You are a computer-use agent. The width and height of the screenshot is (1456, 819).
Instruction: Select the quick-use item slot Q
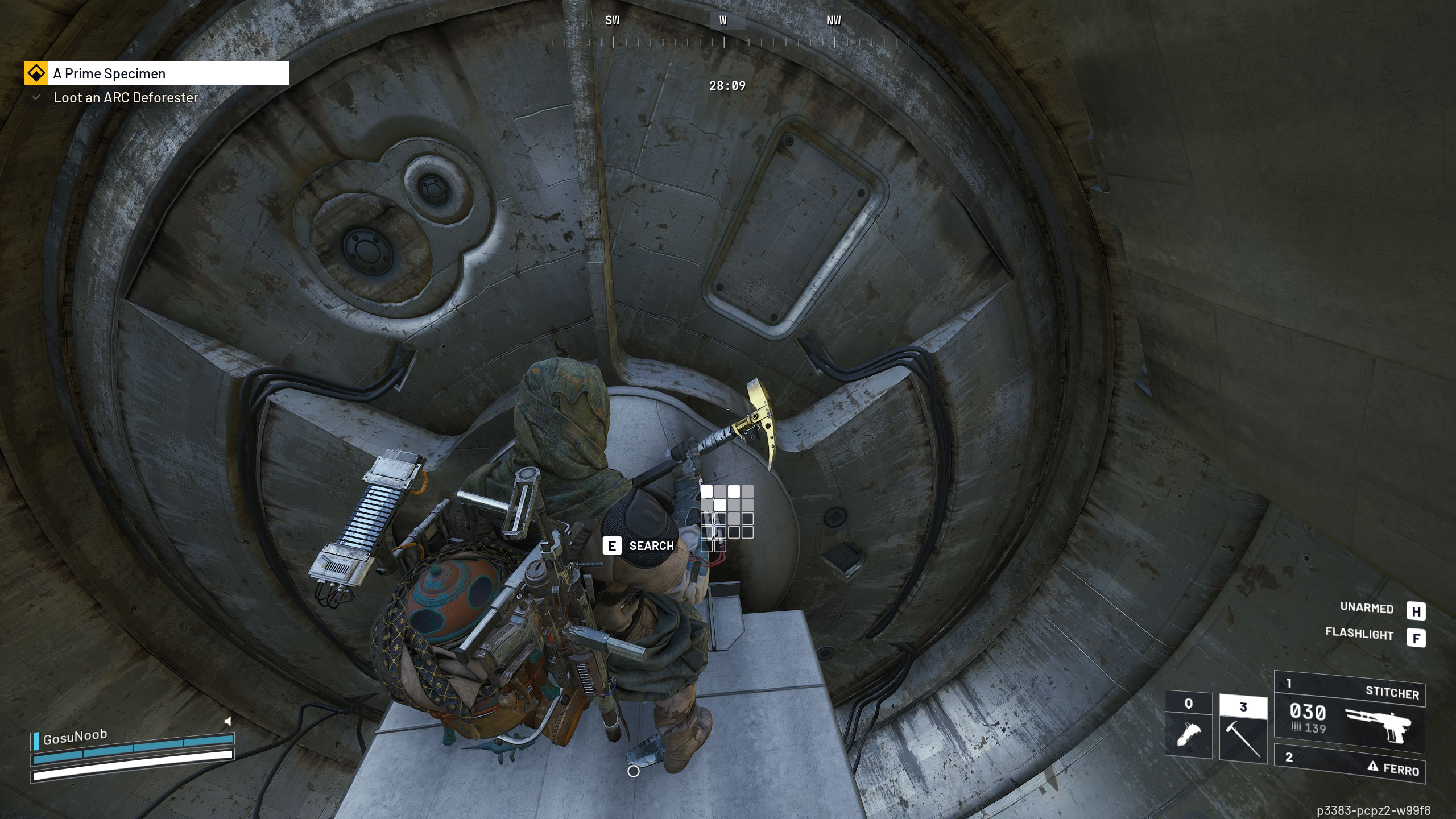[x=1188, y=725]
